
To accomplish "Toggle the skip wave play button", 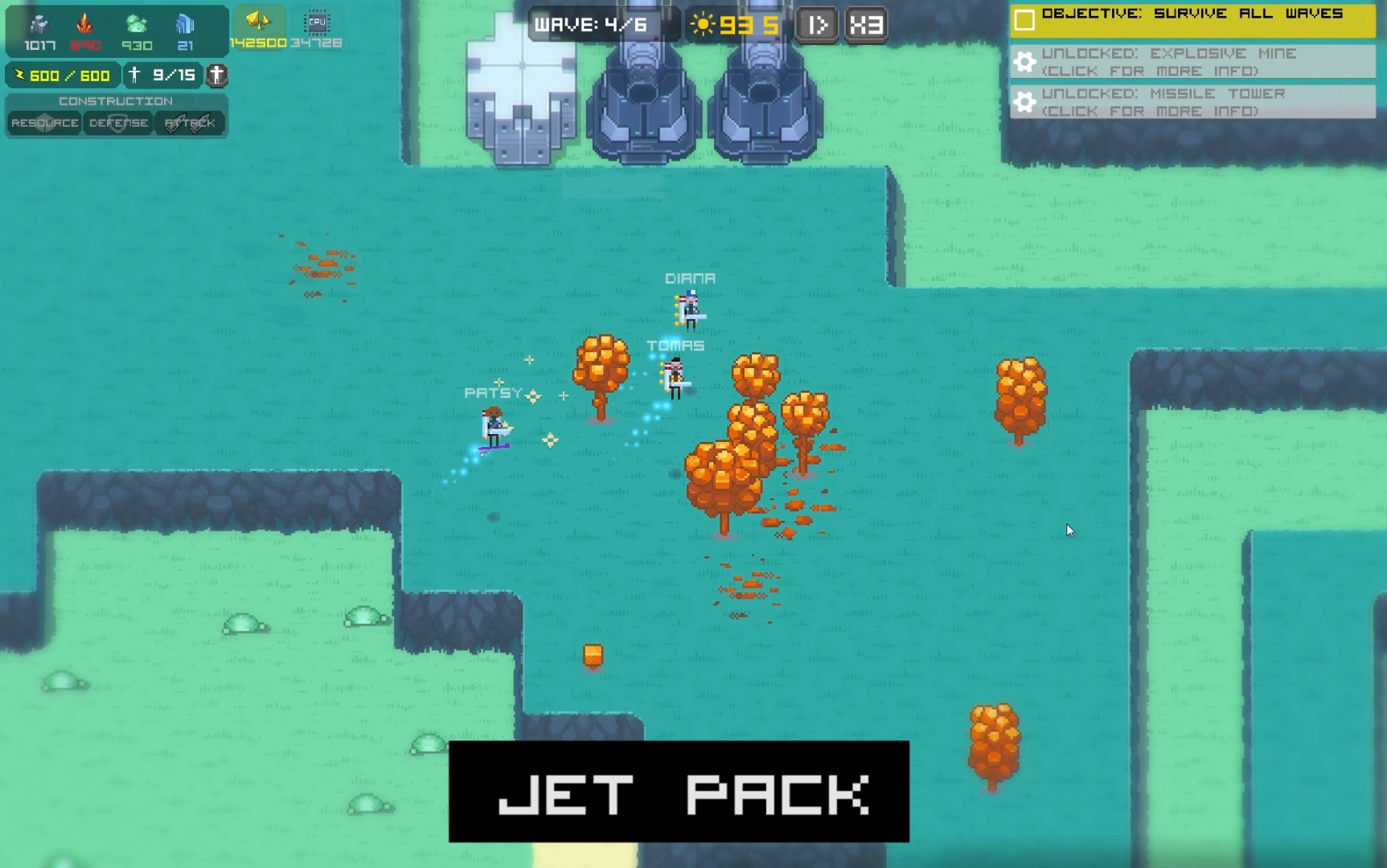I will point(817,24).
